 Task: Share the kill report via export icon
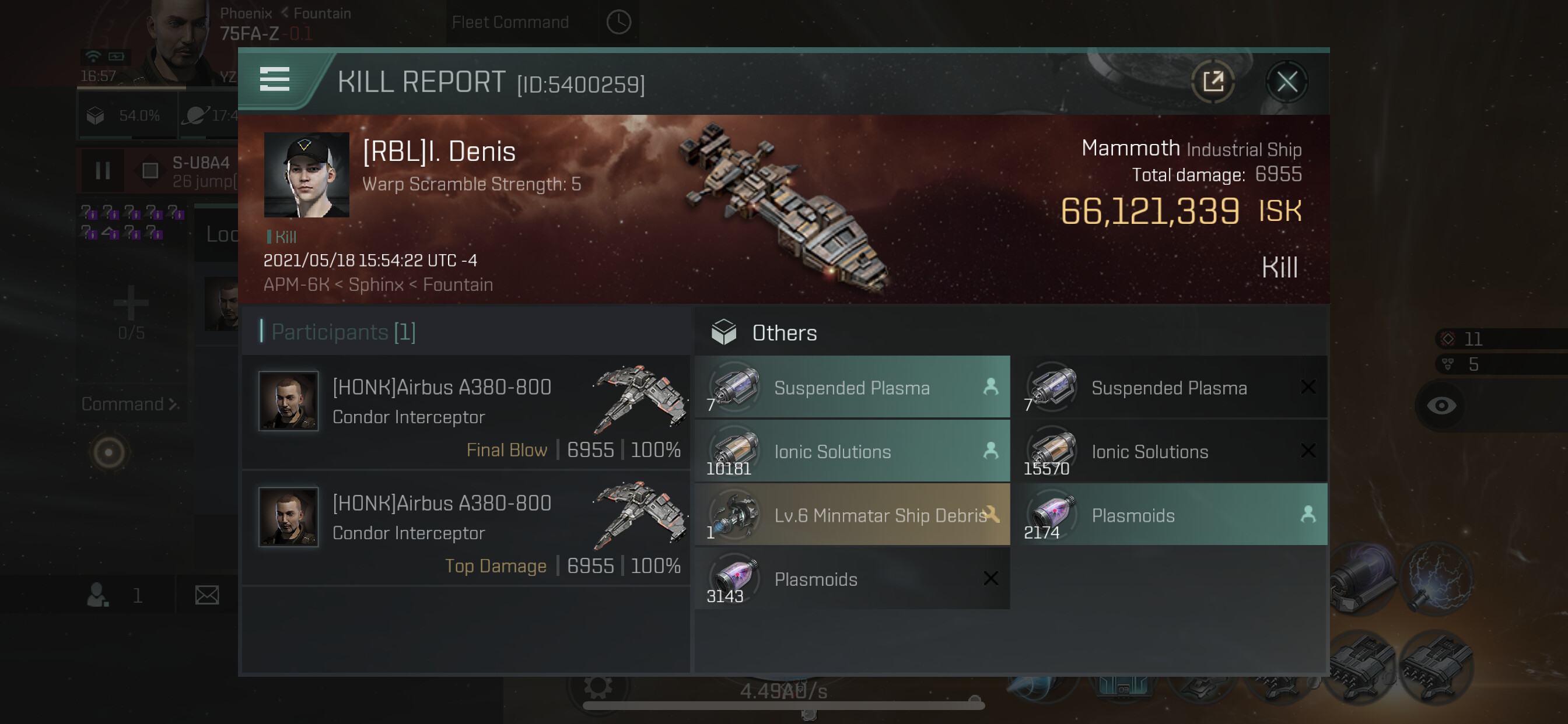[1213, 82]
